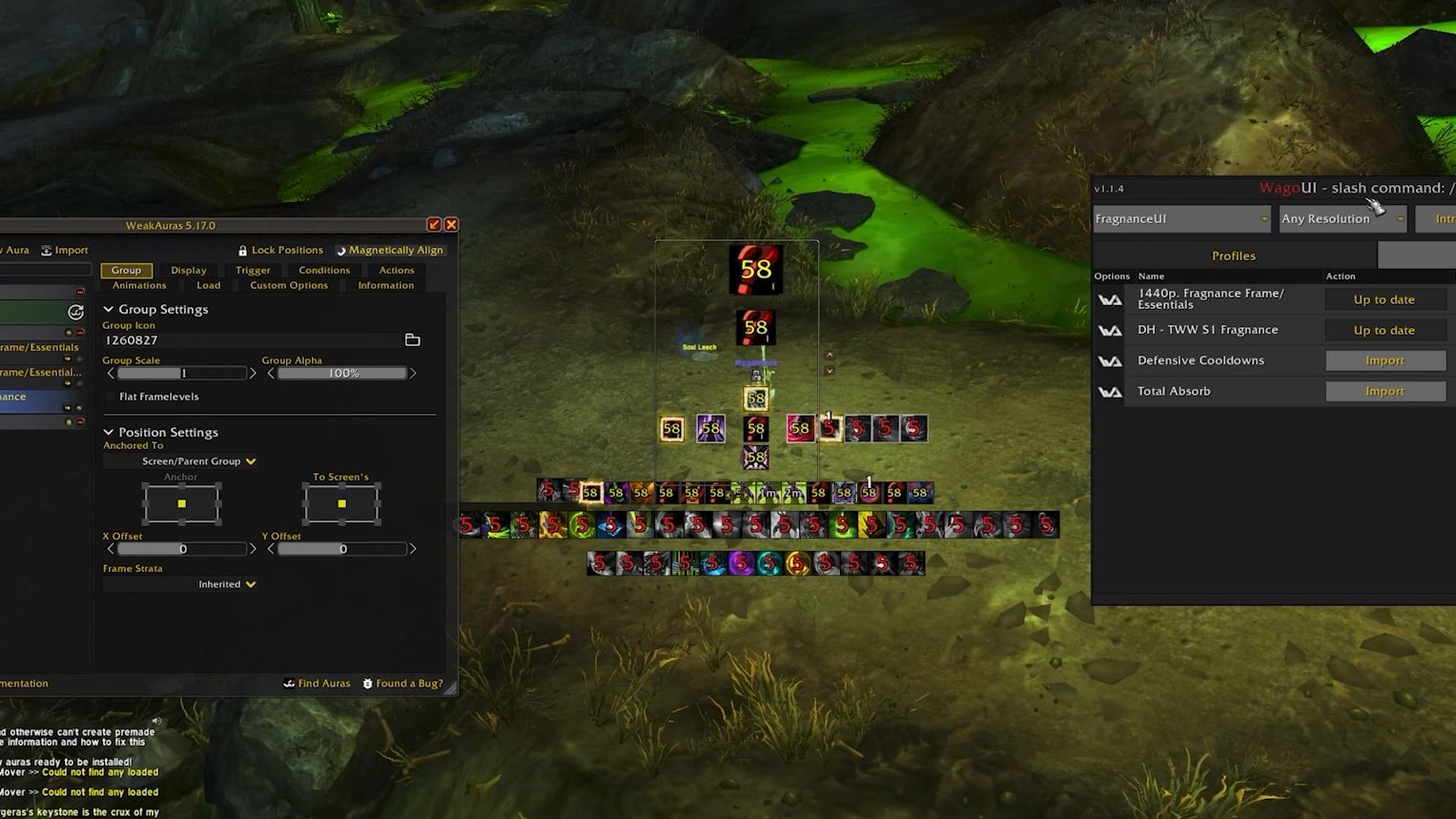This screenshot has height=819, width=1456.
Task: Click the Find Auras link
Action: coord(318,684)
